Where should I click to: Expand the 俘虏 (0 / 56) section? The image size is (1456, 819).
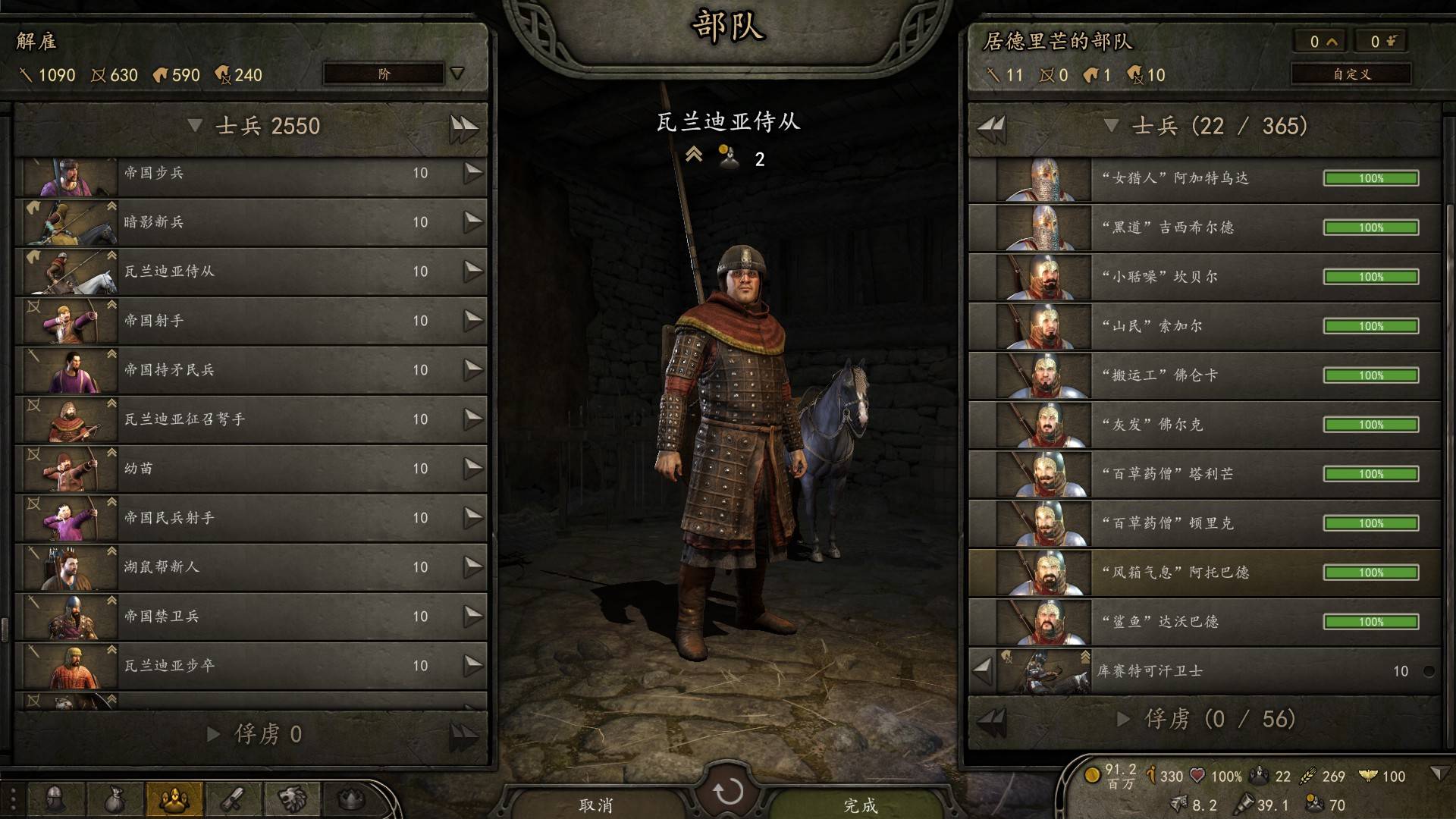tap(1124, 719)
